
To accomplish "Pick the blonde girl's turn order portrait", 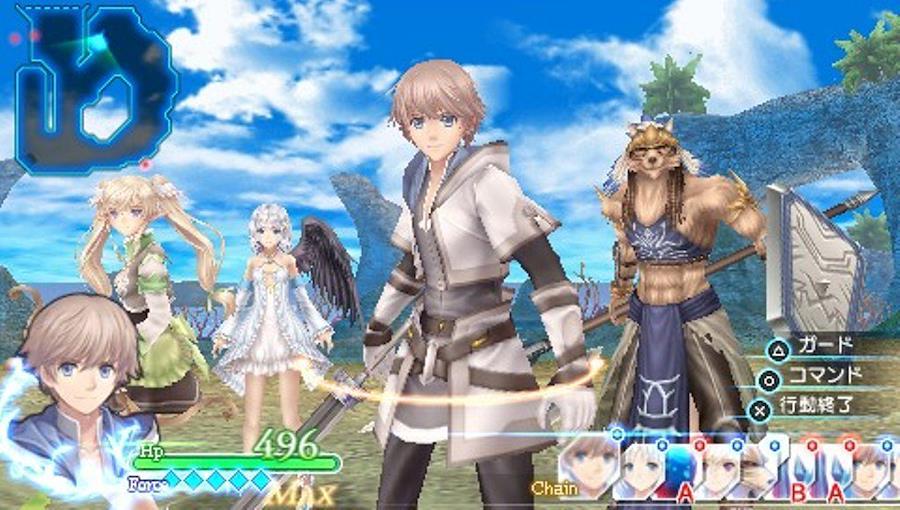I will pos(719,468).
